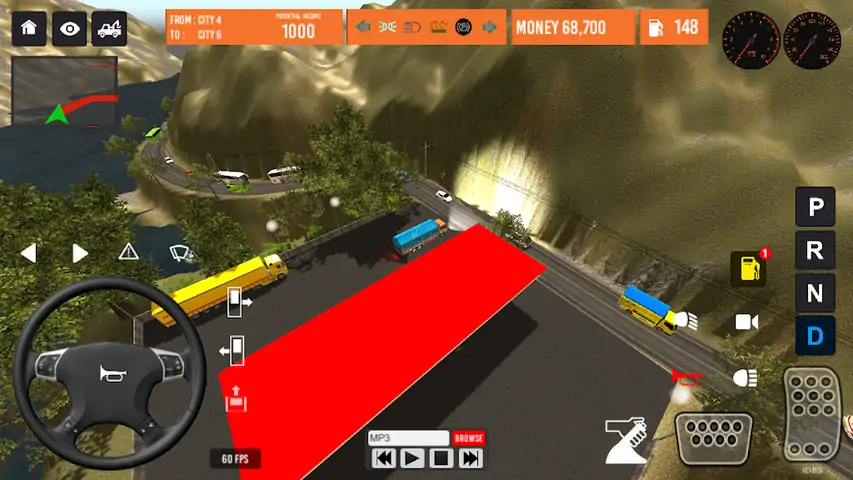Turn on the hazard warning lights

(x=129, y=251)
